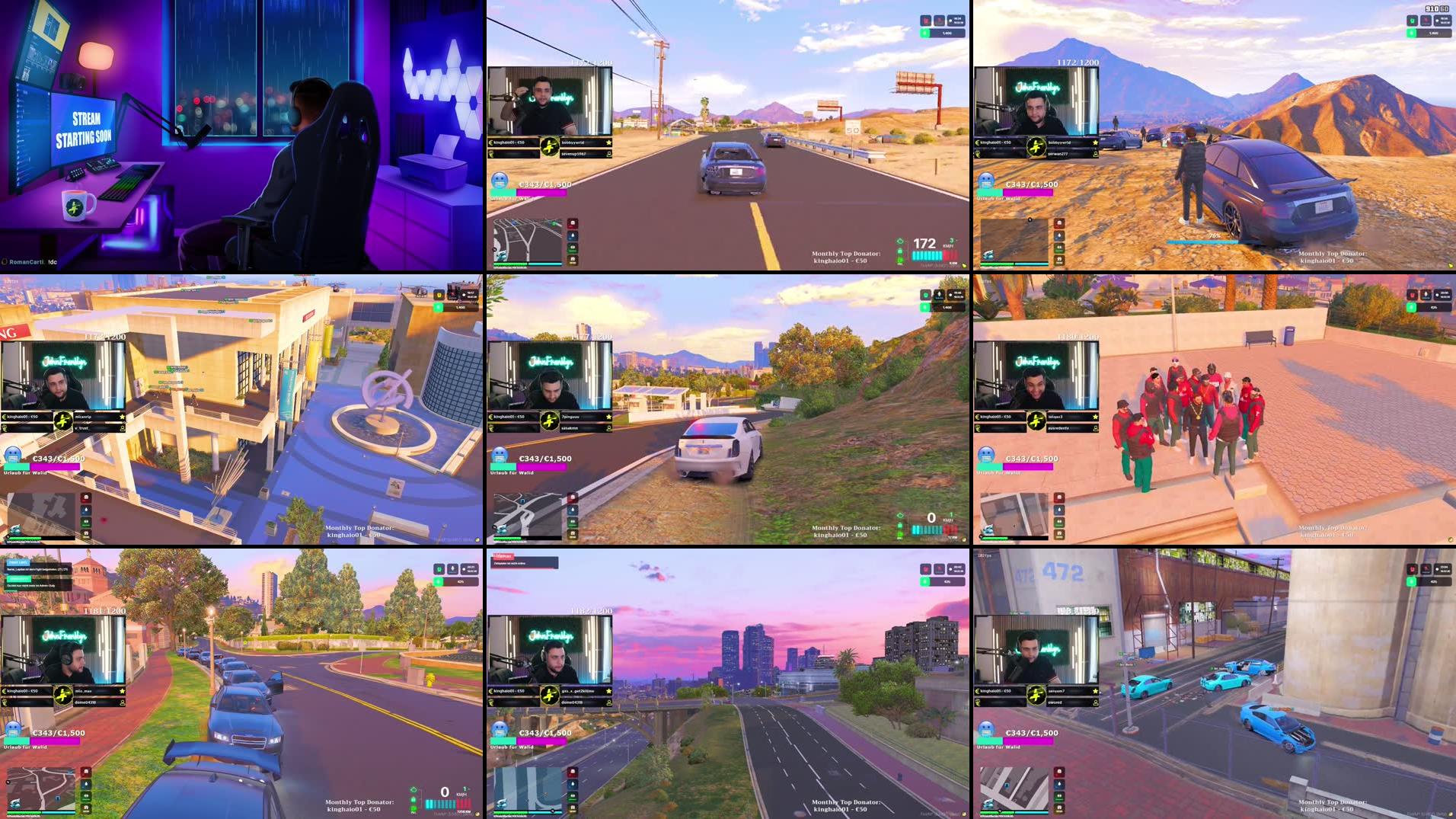
Task: Select the blue thirst droplet icon near the minimap
Action: (573, 235)
